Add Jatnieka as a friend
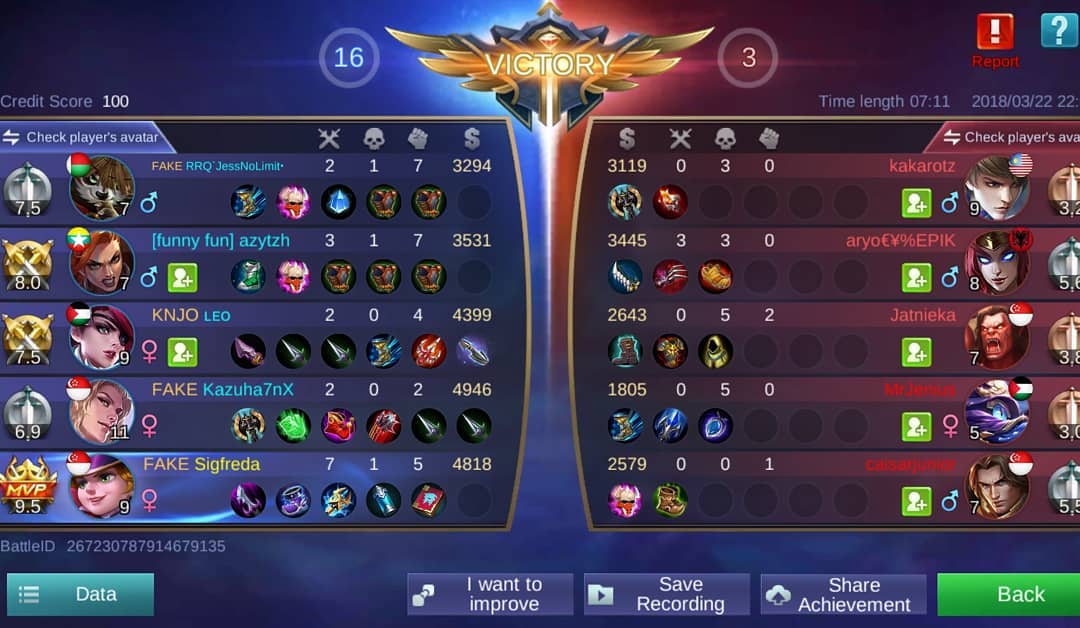 [x=916, y=352]
